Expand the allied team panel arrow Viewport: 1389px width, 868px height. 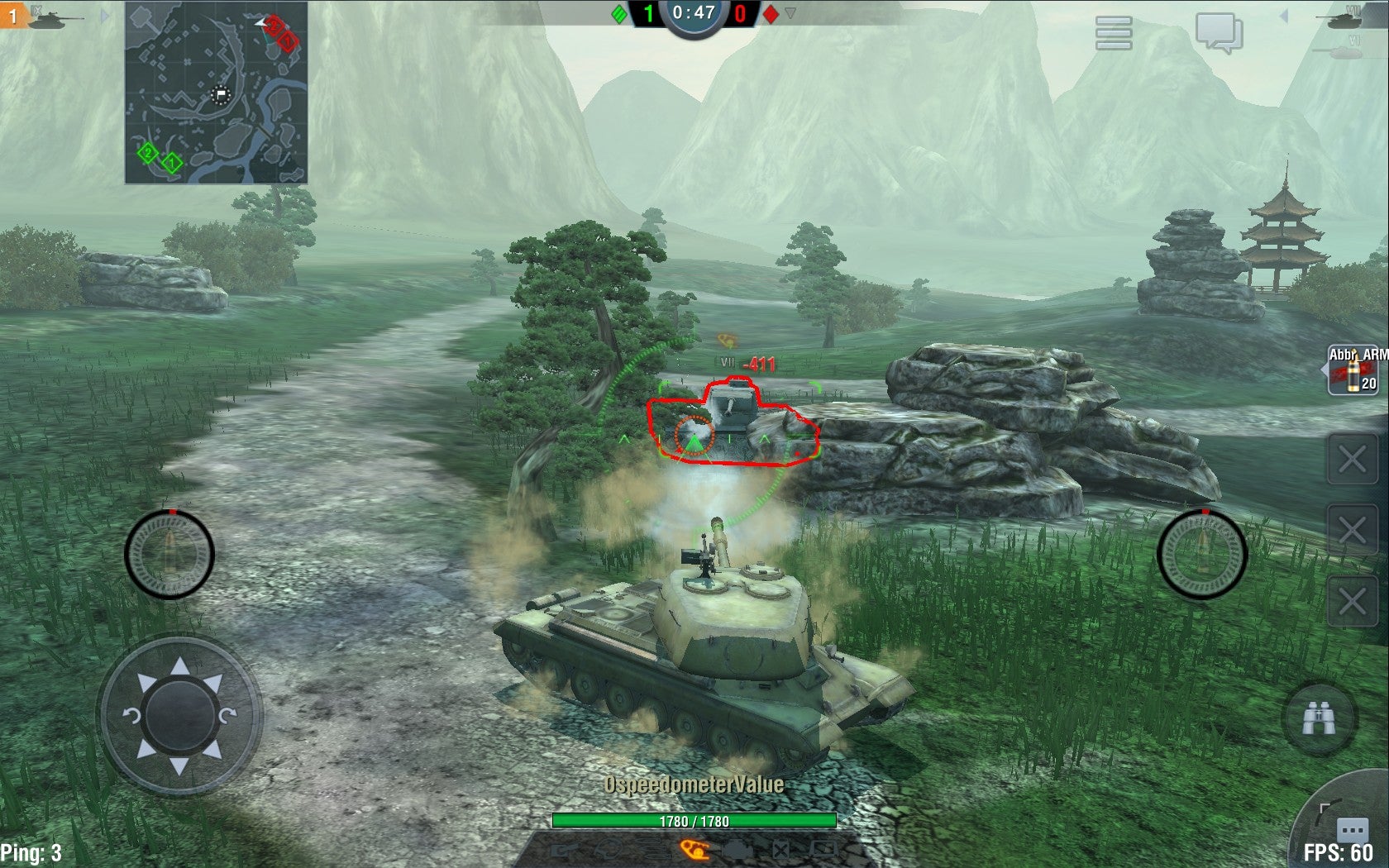pos(104,15)
